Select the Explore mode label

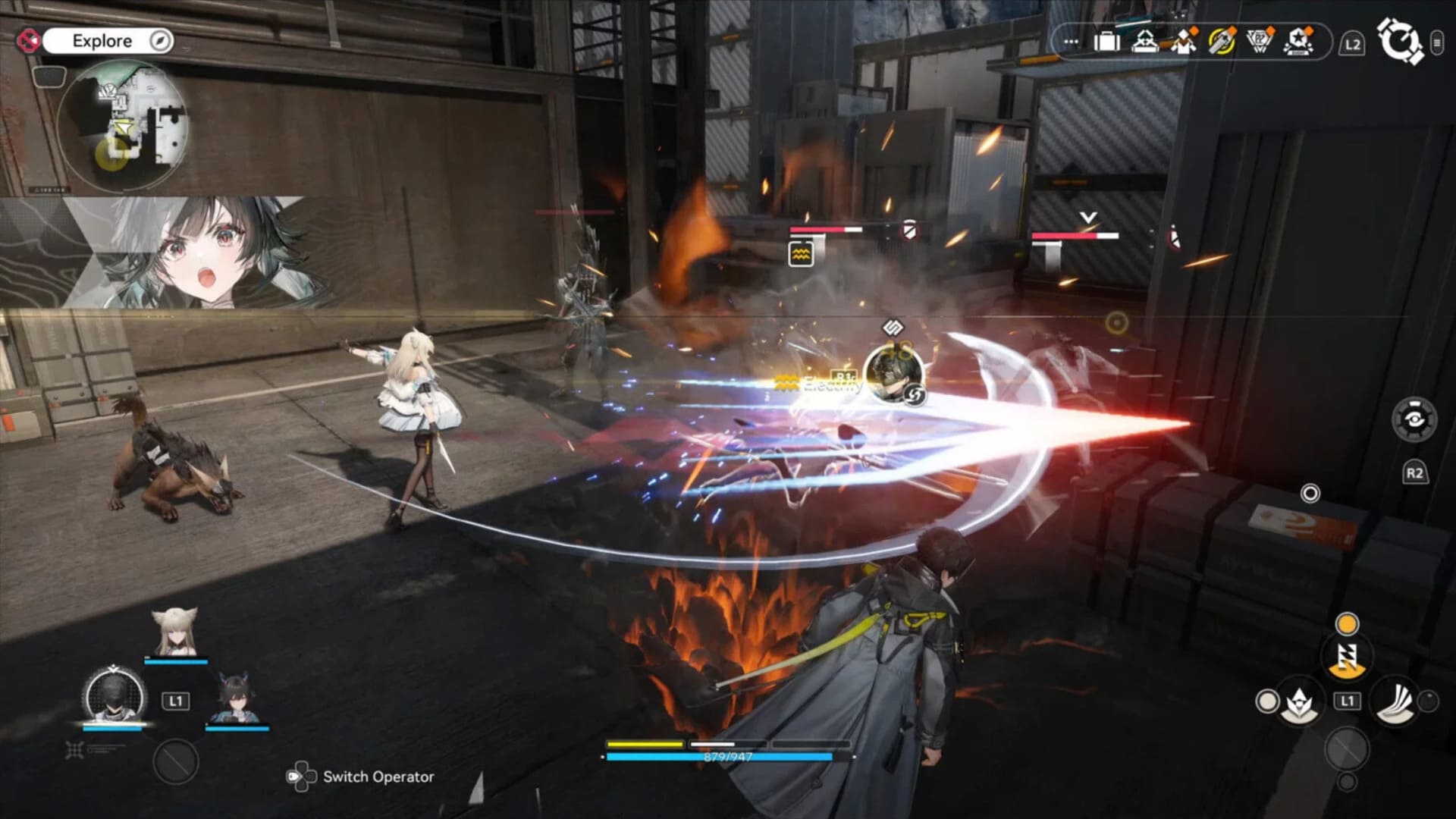click(103, 40)
